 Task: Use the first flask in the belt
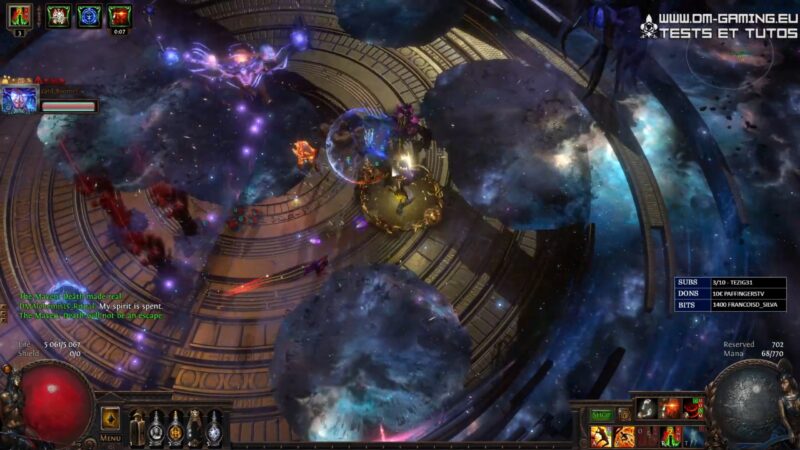(x=138, y=428)
